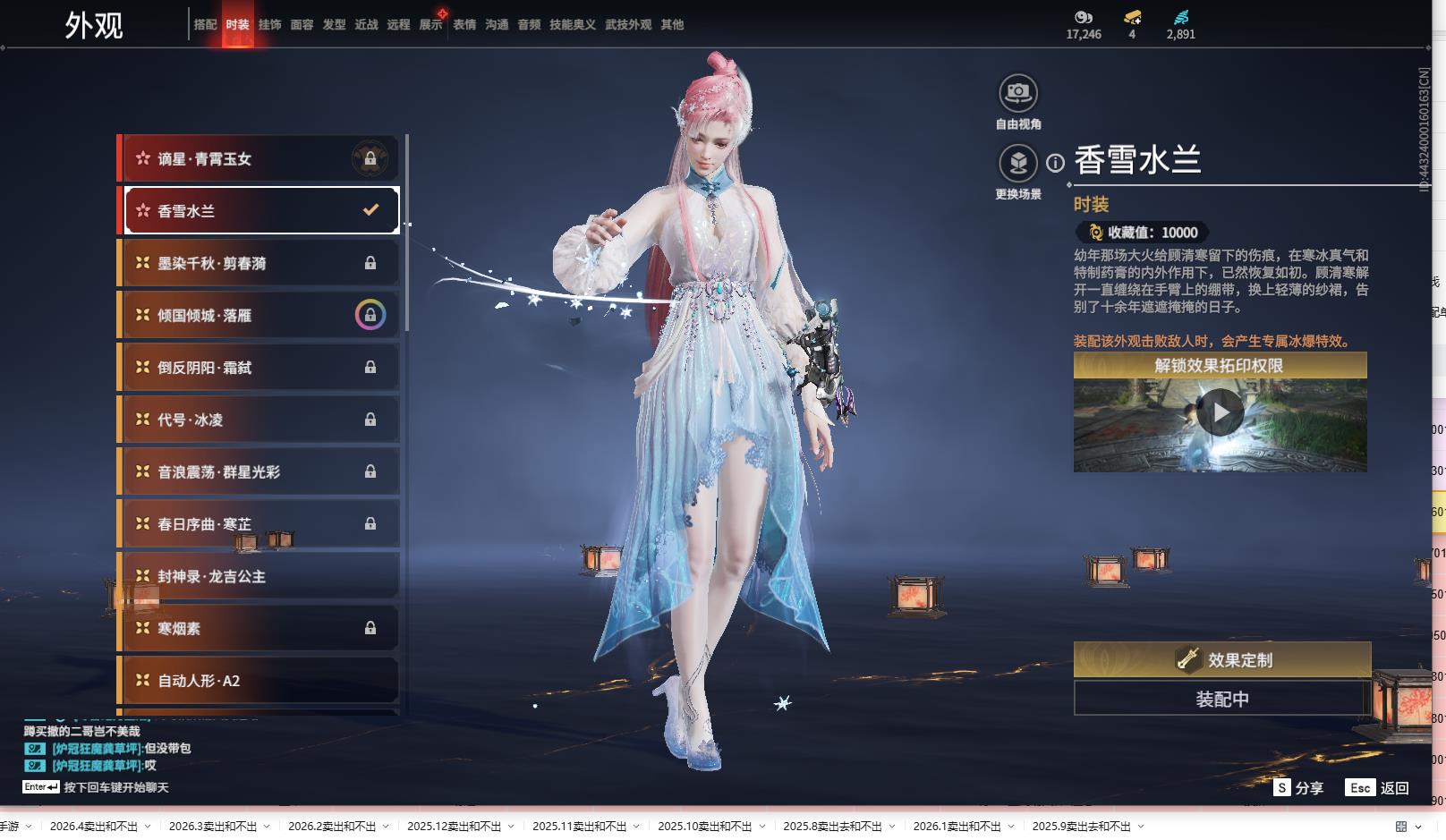Choose the 墨染千秋·剪春漪 outfit row
Viewport: 1446px width, 840px height.
pos(259,263)
